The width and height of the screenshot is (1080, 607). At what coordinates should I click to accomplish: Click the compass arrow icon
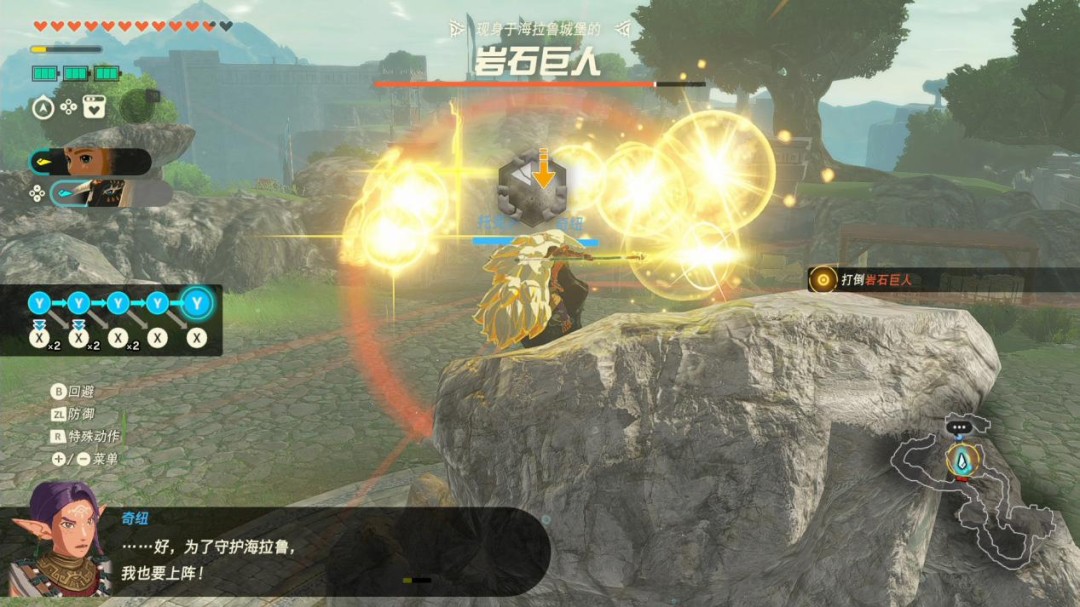(43, 106)
